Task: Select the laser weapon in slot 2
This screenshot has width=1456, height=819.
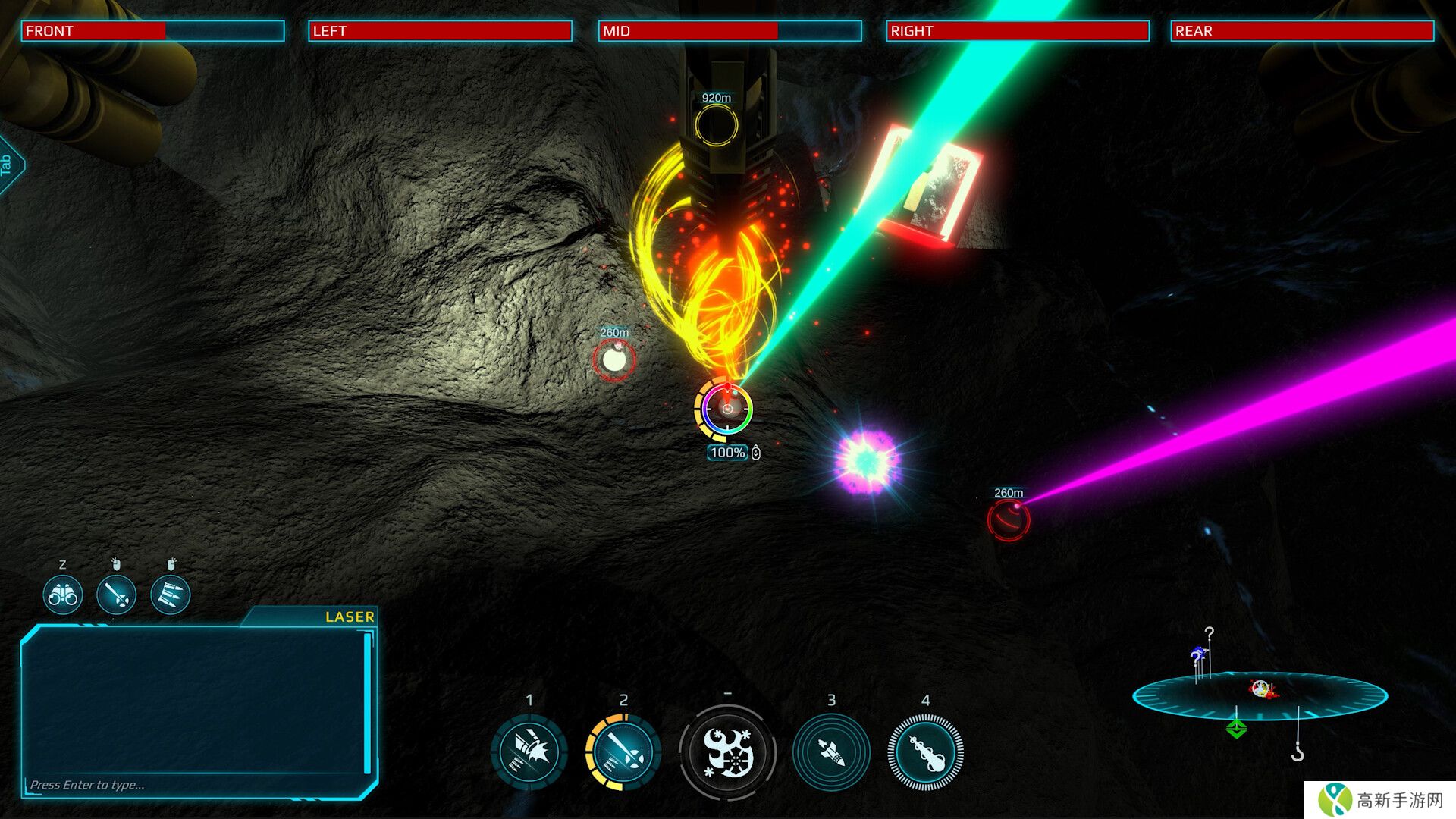Action: (x=623, y=752)
